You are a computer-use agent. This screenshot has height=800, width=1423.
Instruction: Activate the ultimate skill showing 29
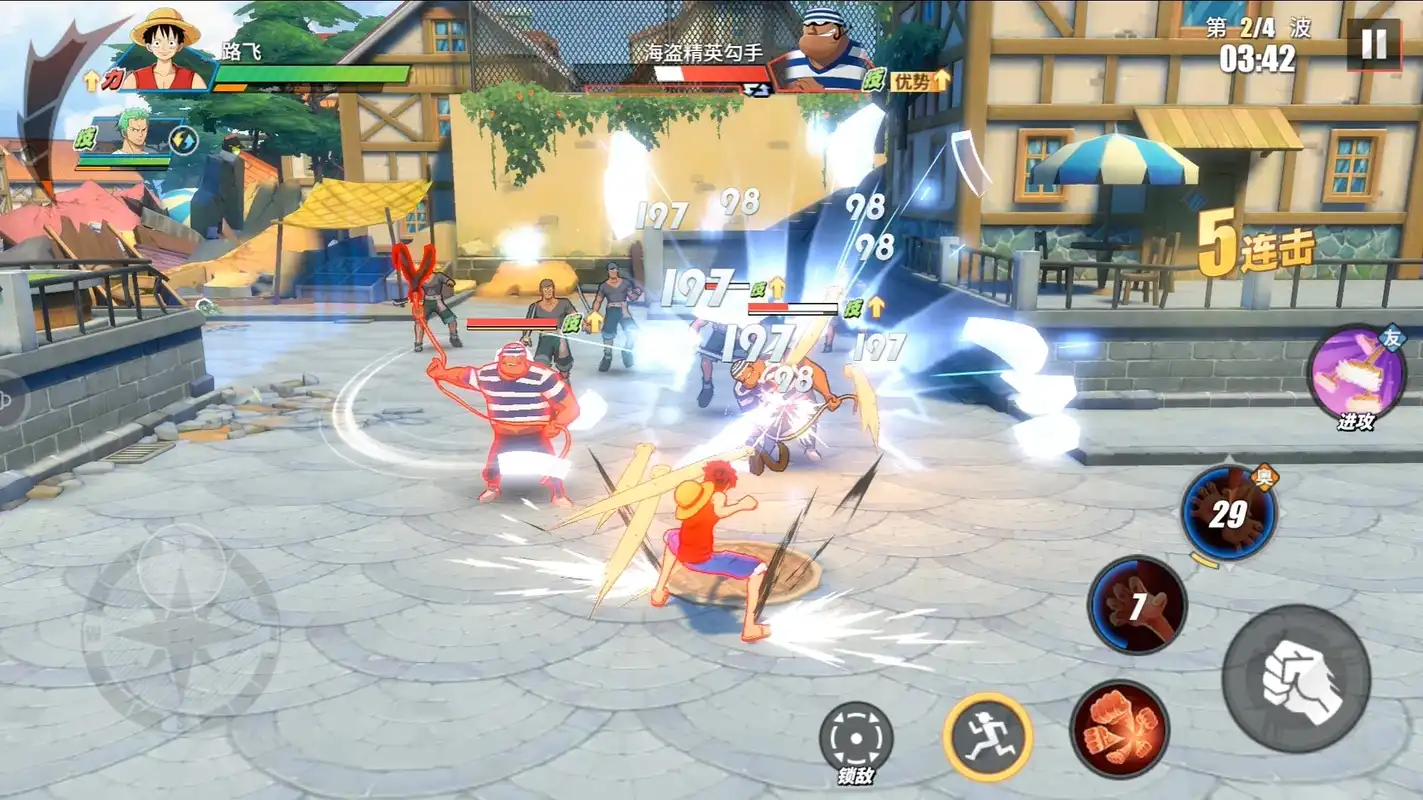(1228, 514)
